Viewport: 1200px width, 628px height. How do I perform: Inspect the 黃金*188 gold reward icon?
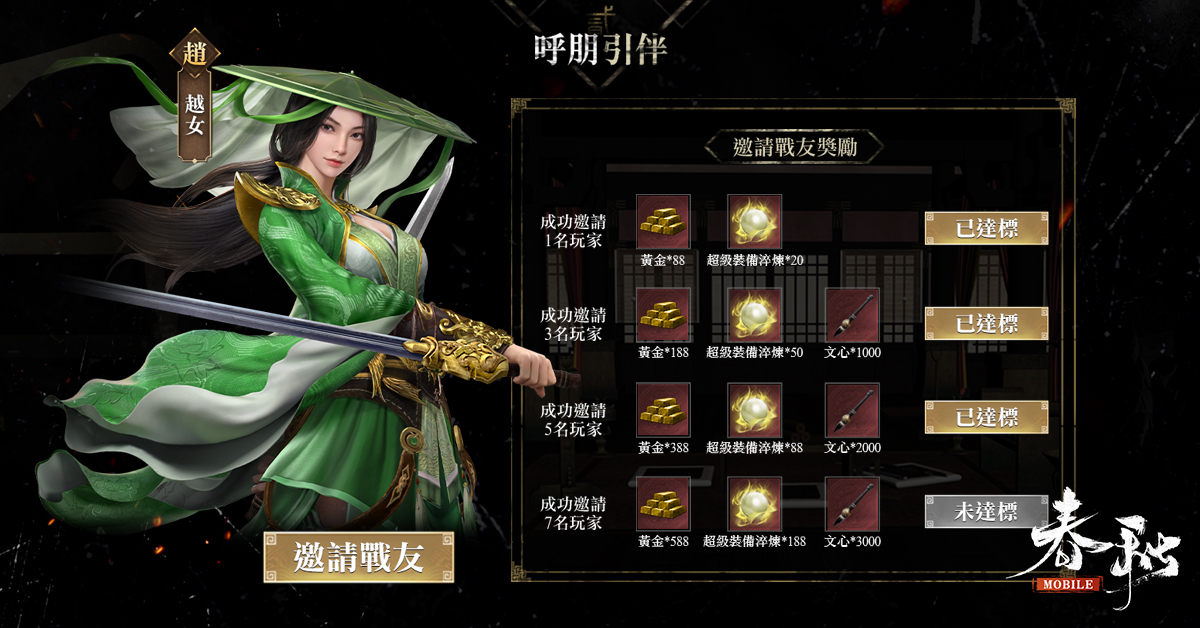pyautogui.click(x=663, y=315)
